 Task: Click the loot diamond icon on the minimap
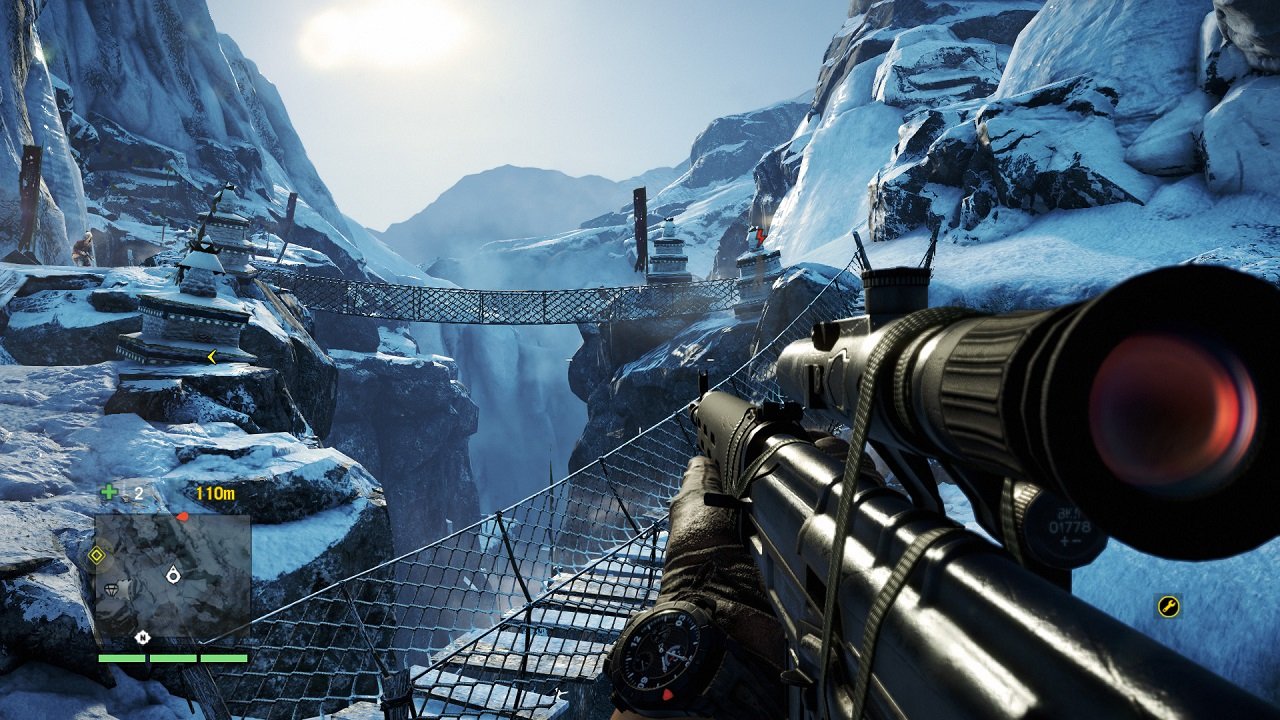(111, 588)
